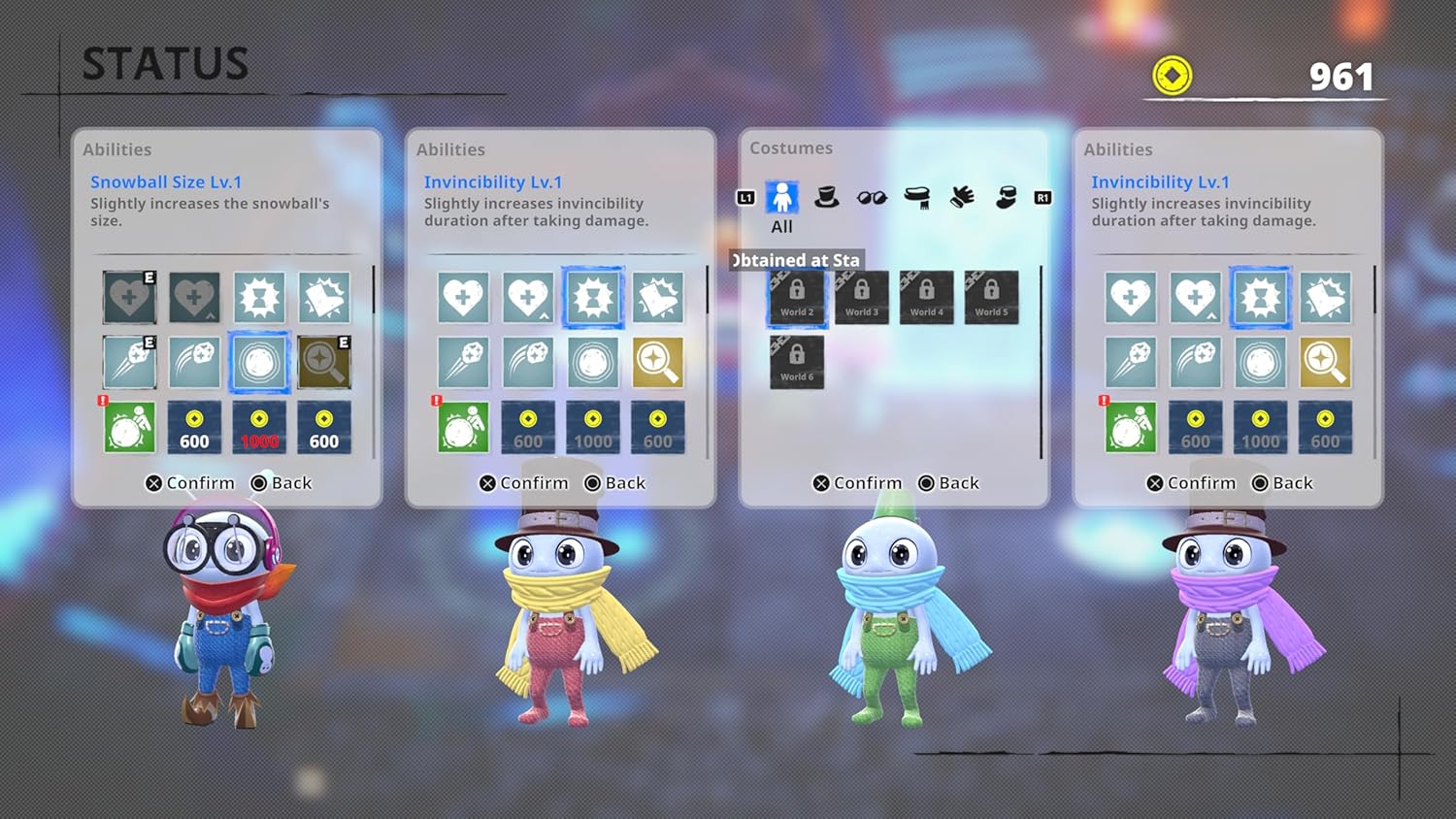Click Back in the Costumes panel
Viewport: 1456px width, 819px height.
click(x=959, y=482)
